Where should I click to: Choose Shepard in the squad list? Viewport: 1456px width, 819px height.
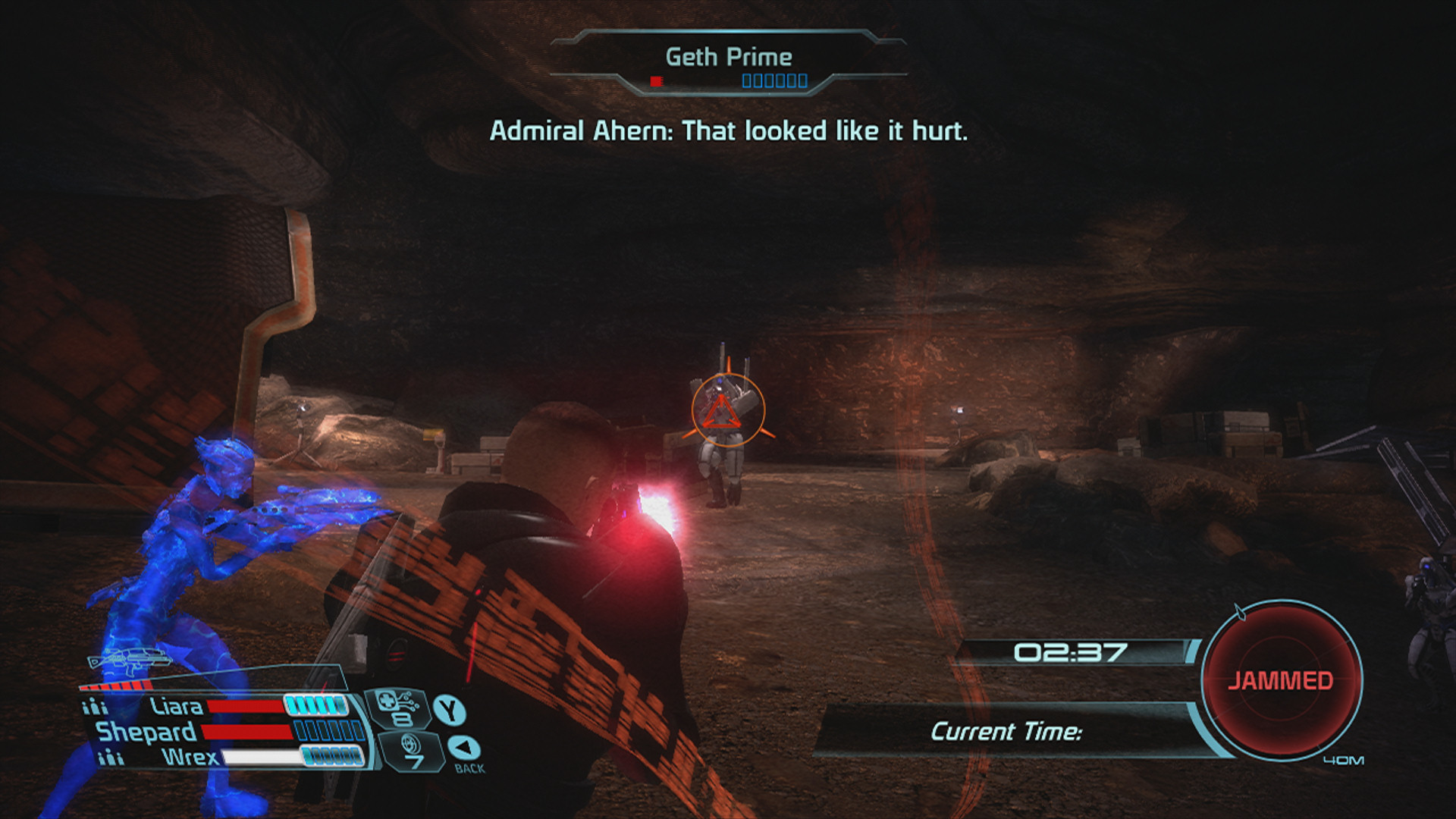(146, 732)
